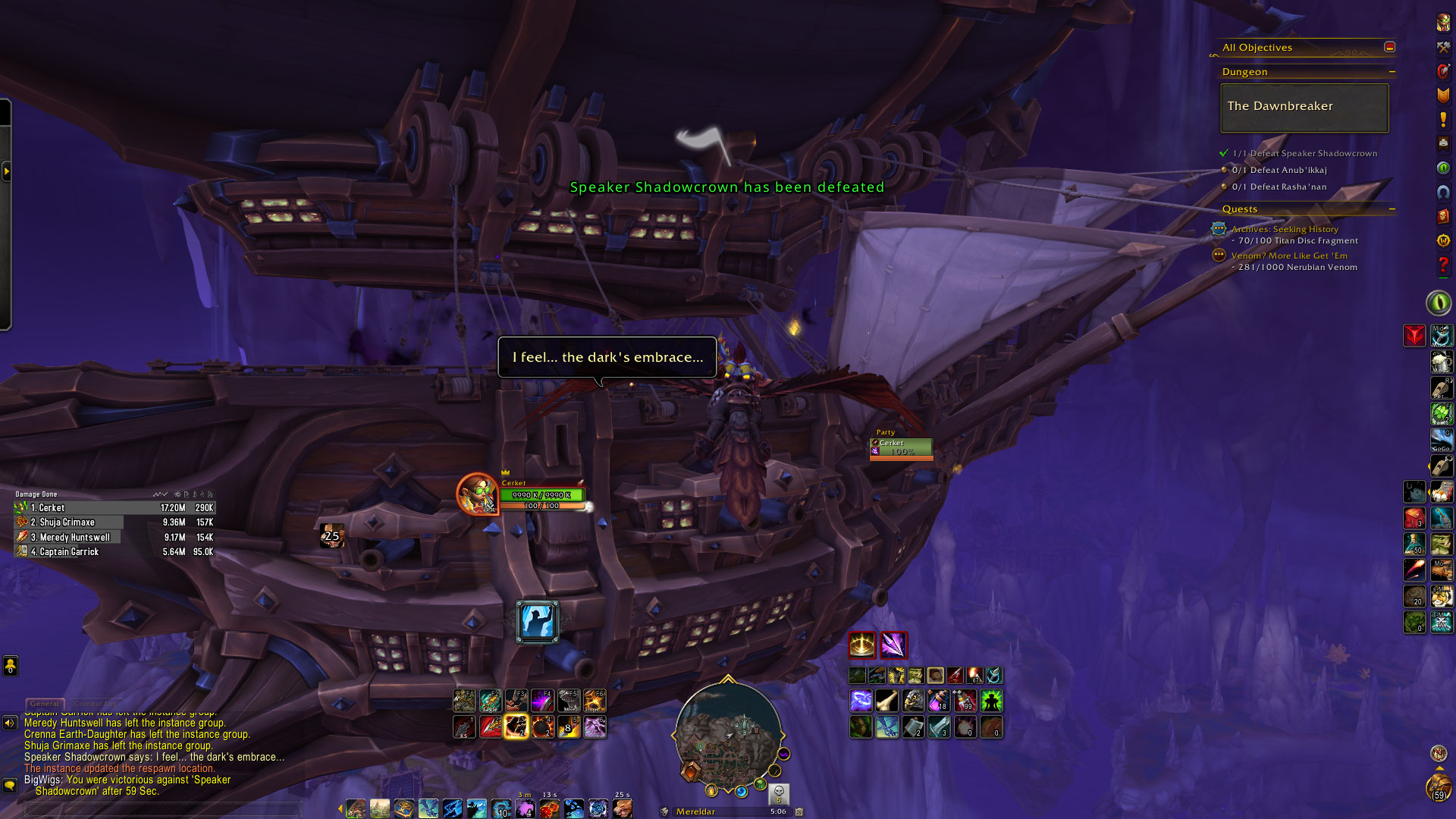This screenshot has height=819, width=1456.
Task: Collapse the All Objectives tracker
Action: [1389, 47]
